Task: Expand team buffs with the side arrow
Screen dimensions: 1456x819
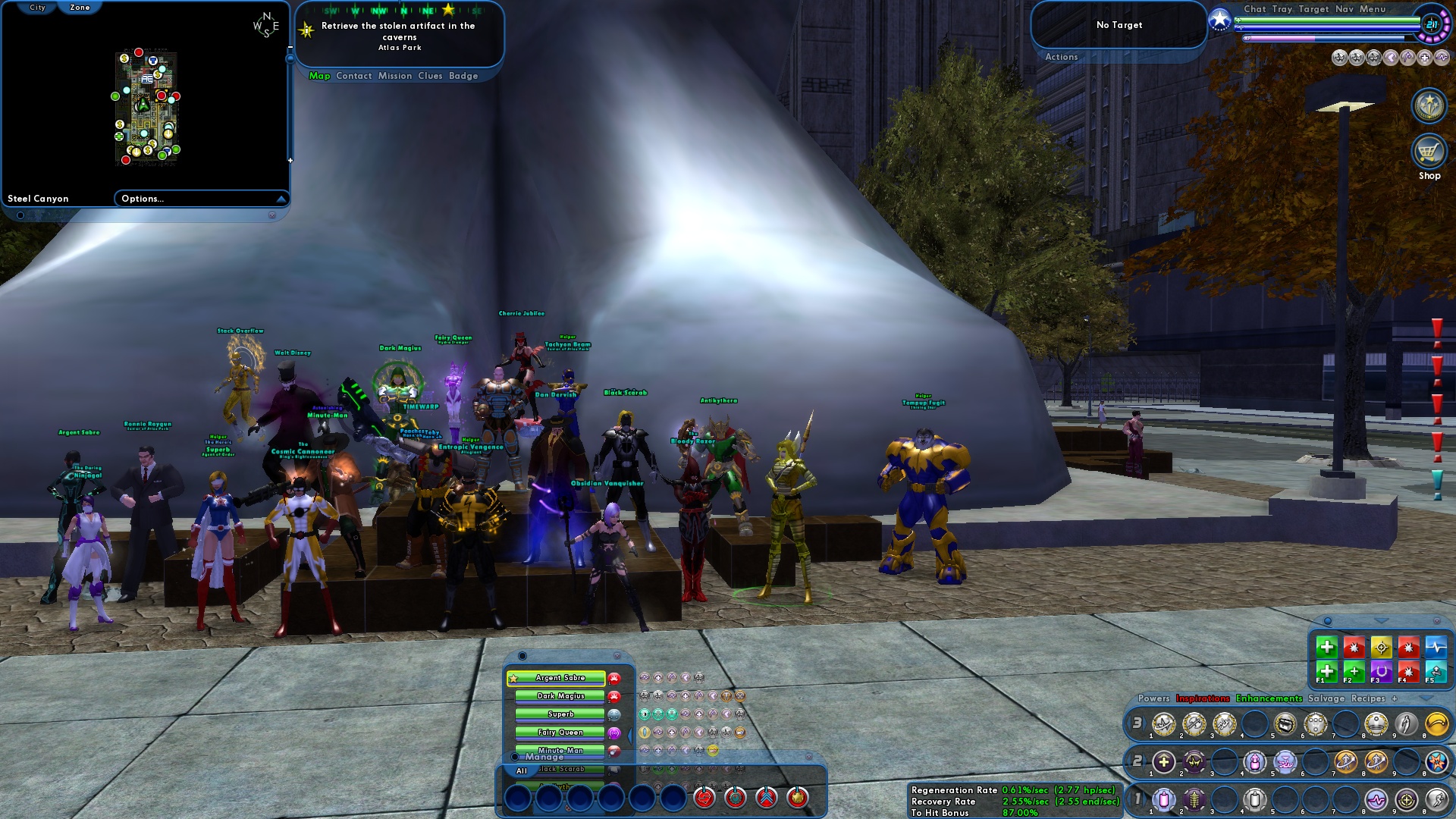Action: pos(630,735)
